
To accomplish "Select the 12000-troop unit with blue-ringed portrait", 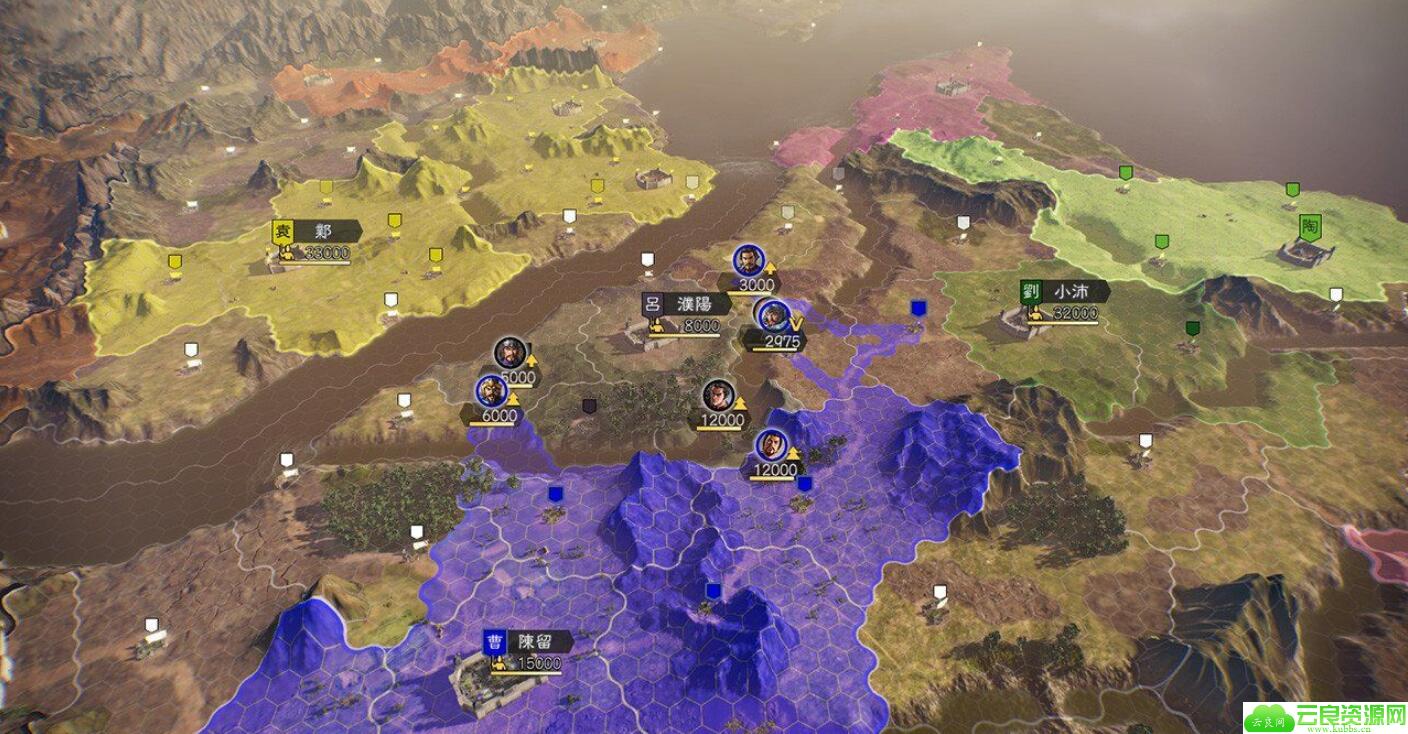I will [771, 445].
